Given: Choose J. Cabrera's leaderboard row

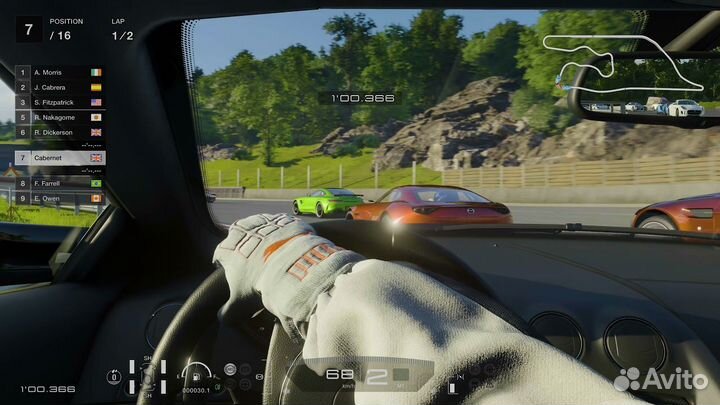Looking at the screenshot, I should tap(60, 87).
